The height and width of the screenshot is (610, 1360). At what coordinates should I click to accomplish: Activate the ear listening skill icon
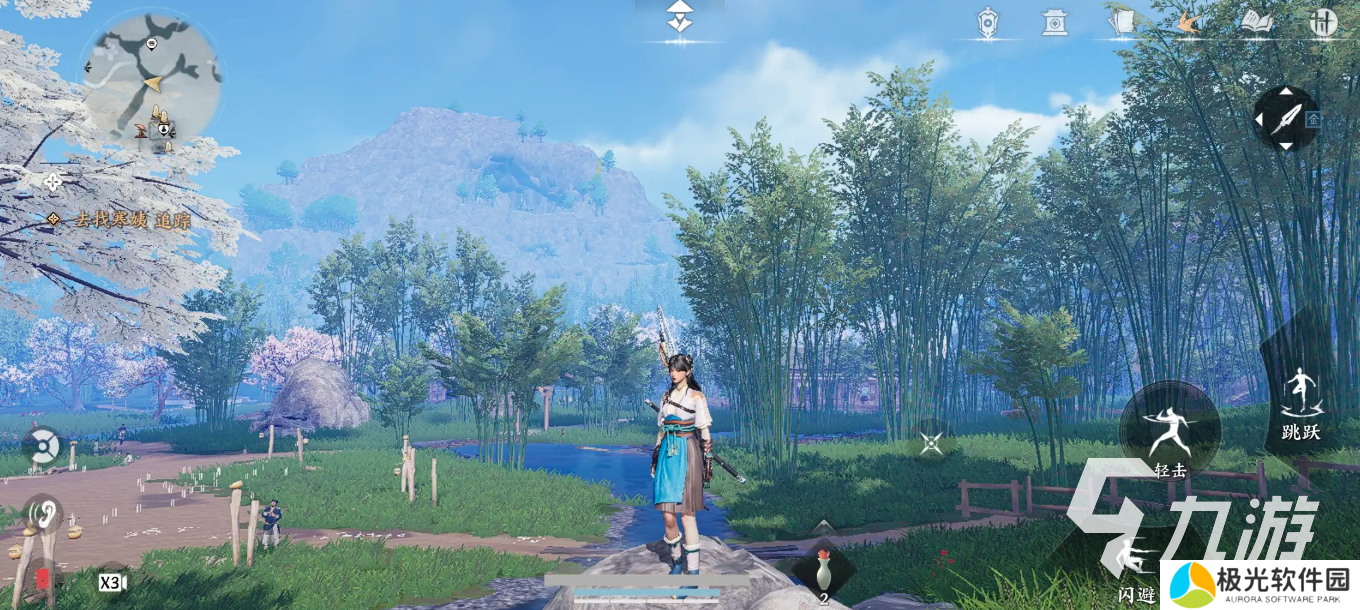click(x=43, y=514)
